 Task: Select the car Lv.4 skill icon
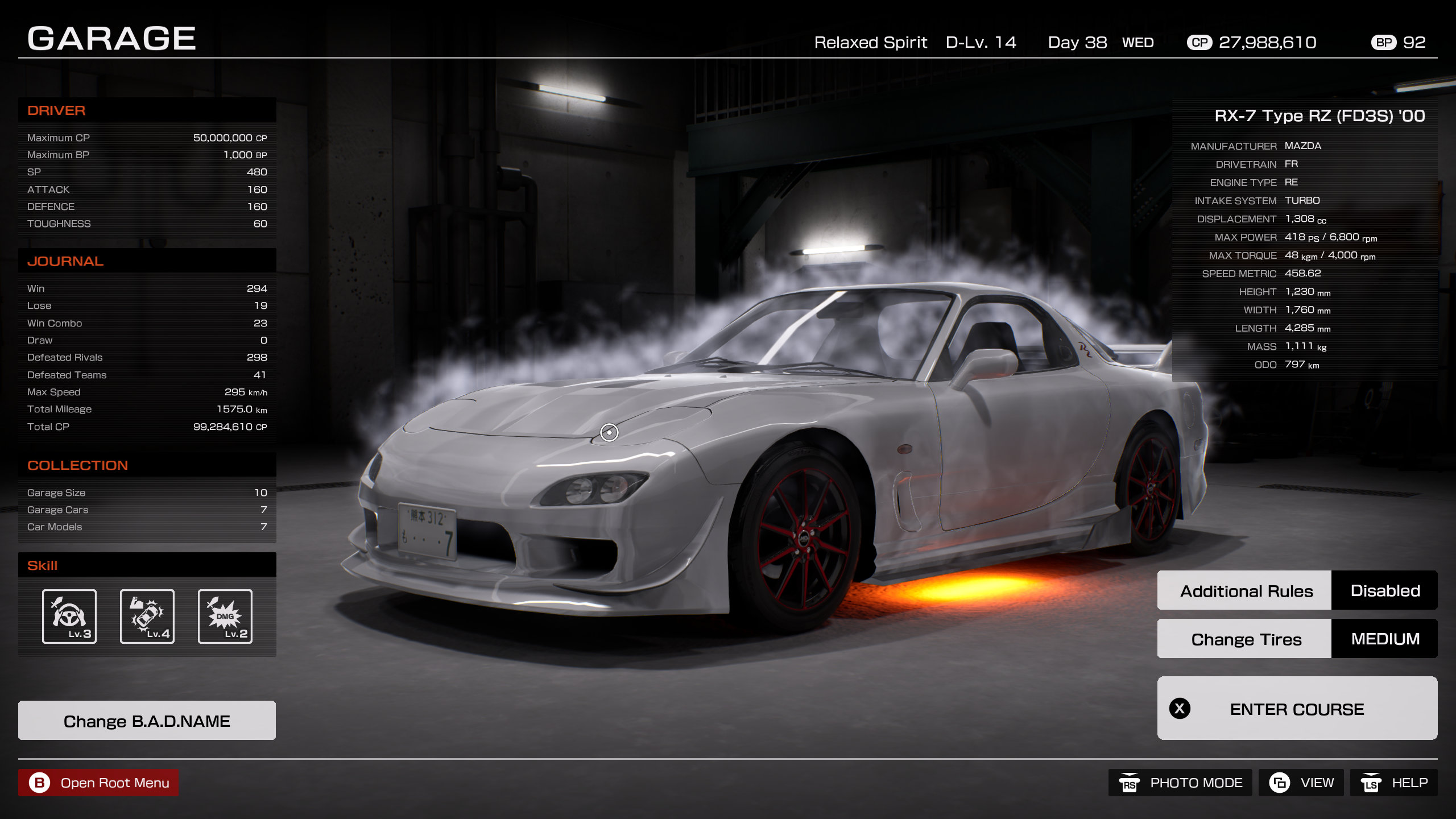[147, 617]
